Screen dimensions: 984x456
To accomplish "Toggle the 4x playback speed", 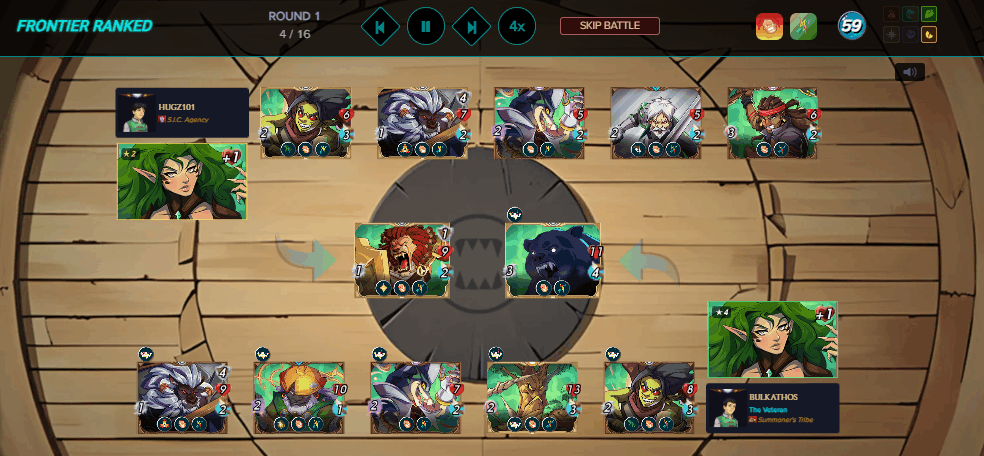I will pyautogui.click(x=516, y=26).
